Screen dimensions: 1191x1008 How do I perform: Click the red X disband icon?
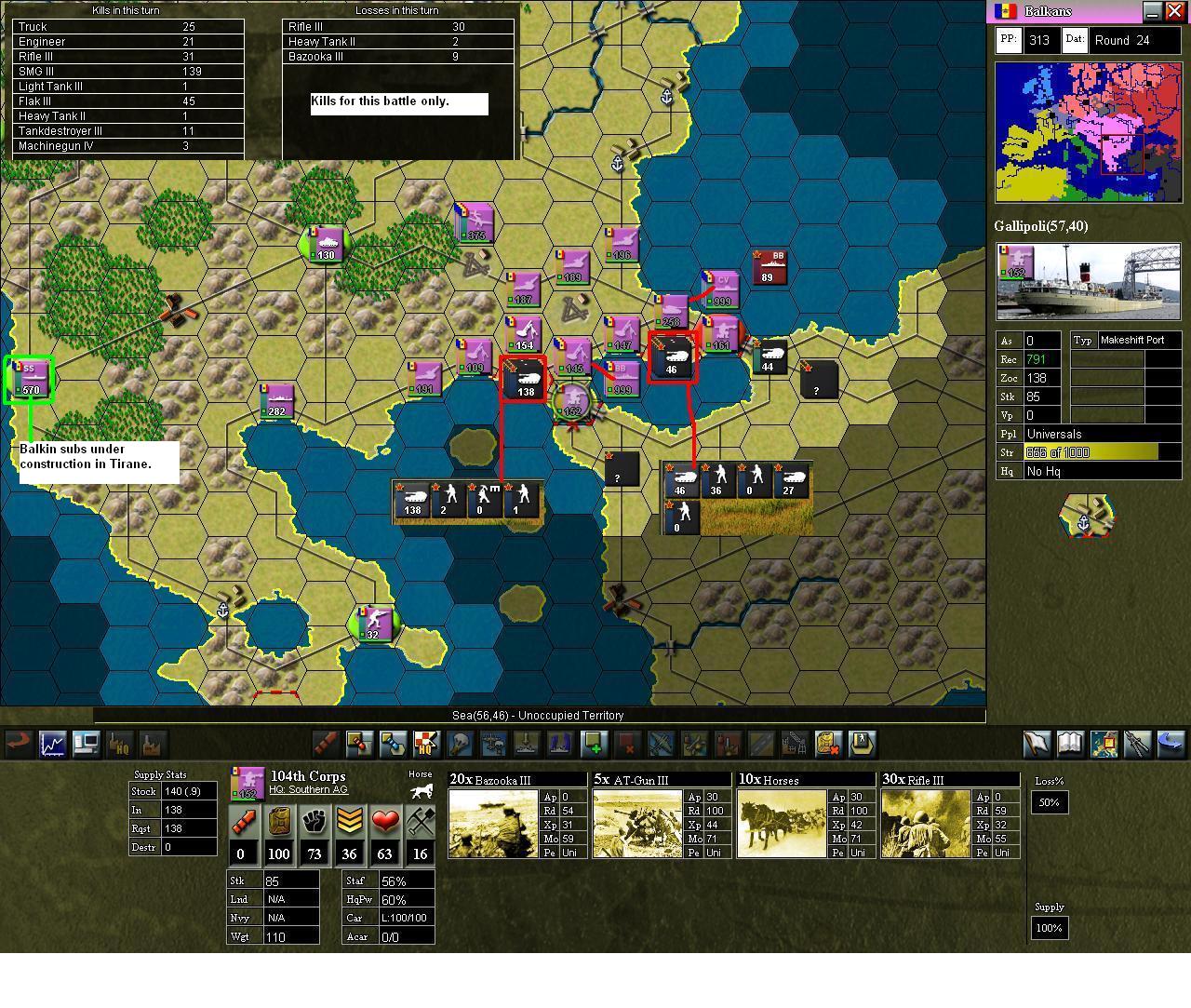click(x=627, y=745)
